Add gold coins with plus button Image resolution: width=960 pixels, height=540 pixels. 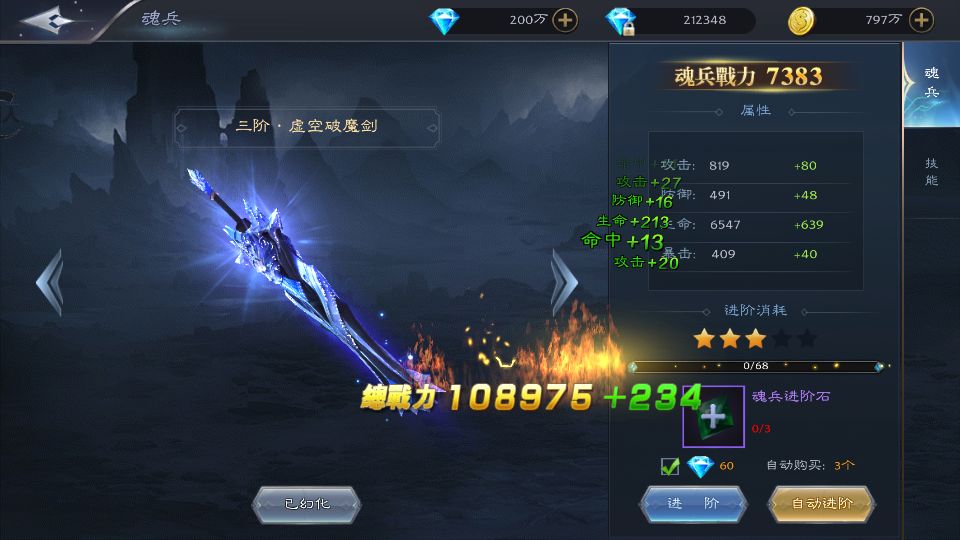point(922,20)
